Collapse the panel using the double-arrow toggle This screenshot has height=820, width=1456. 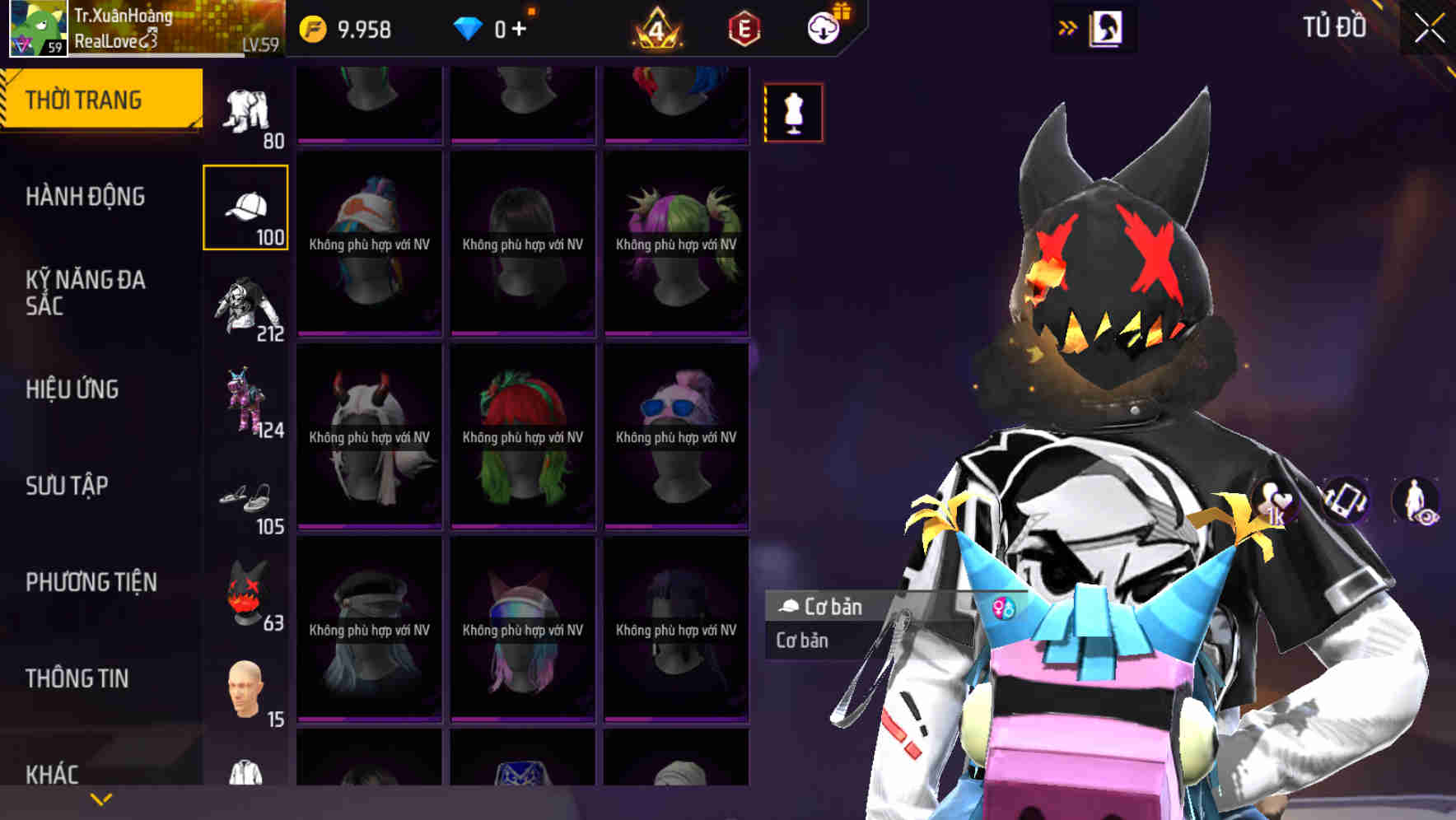click(x=1068, y=26)
